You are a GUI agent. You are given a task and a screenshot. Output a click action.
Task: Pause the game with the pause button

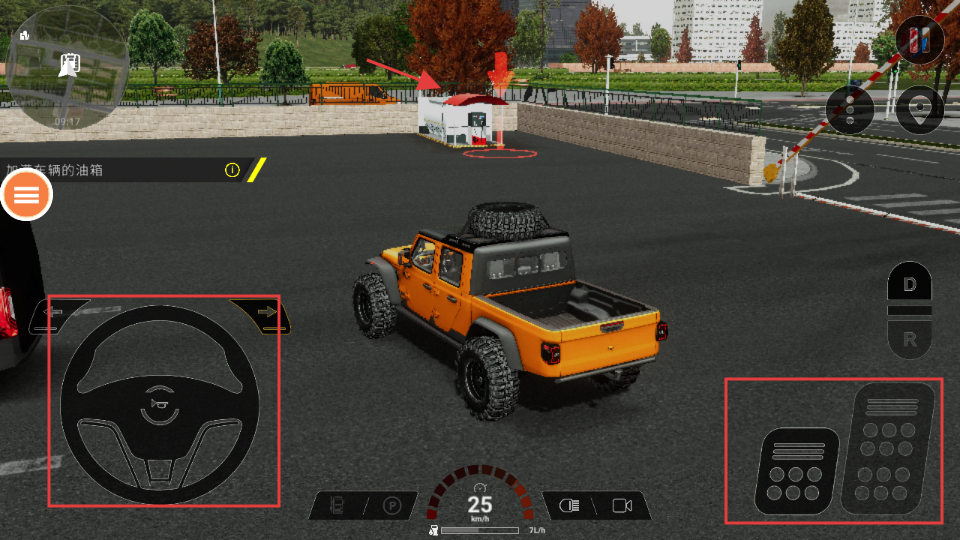tap(919, 41)
